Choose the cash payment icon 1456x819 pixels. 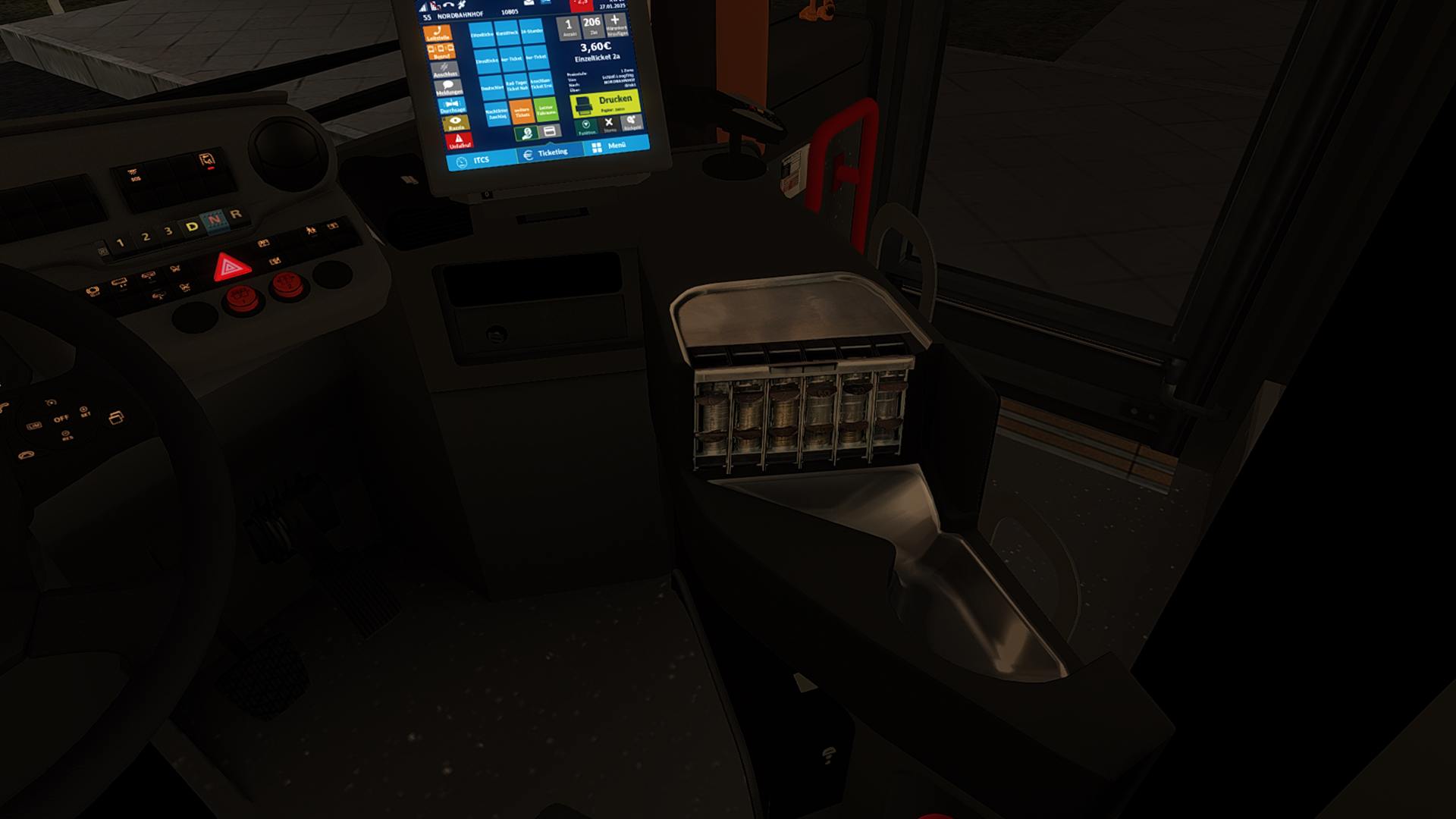(x=526, y=134)
